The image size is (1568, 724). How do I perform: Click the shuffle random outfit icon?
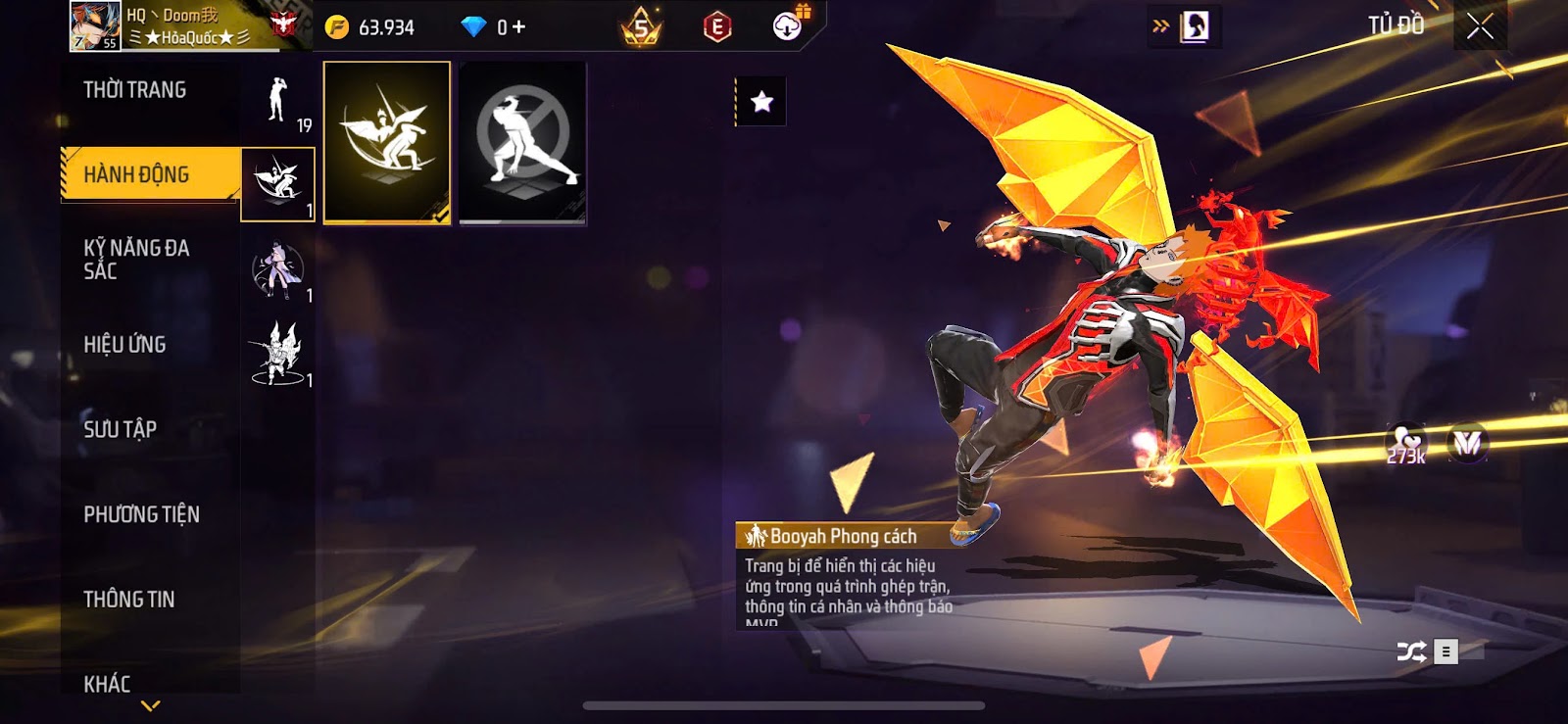click(1411, 652)
